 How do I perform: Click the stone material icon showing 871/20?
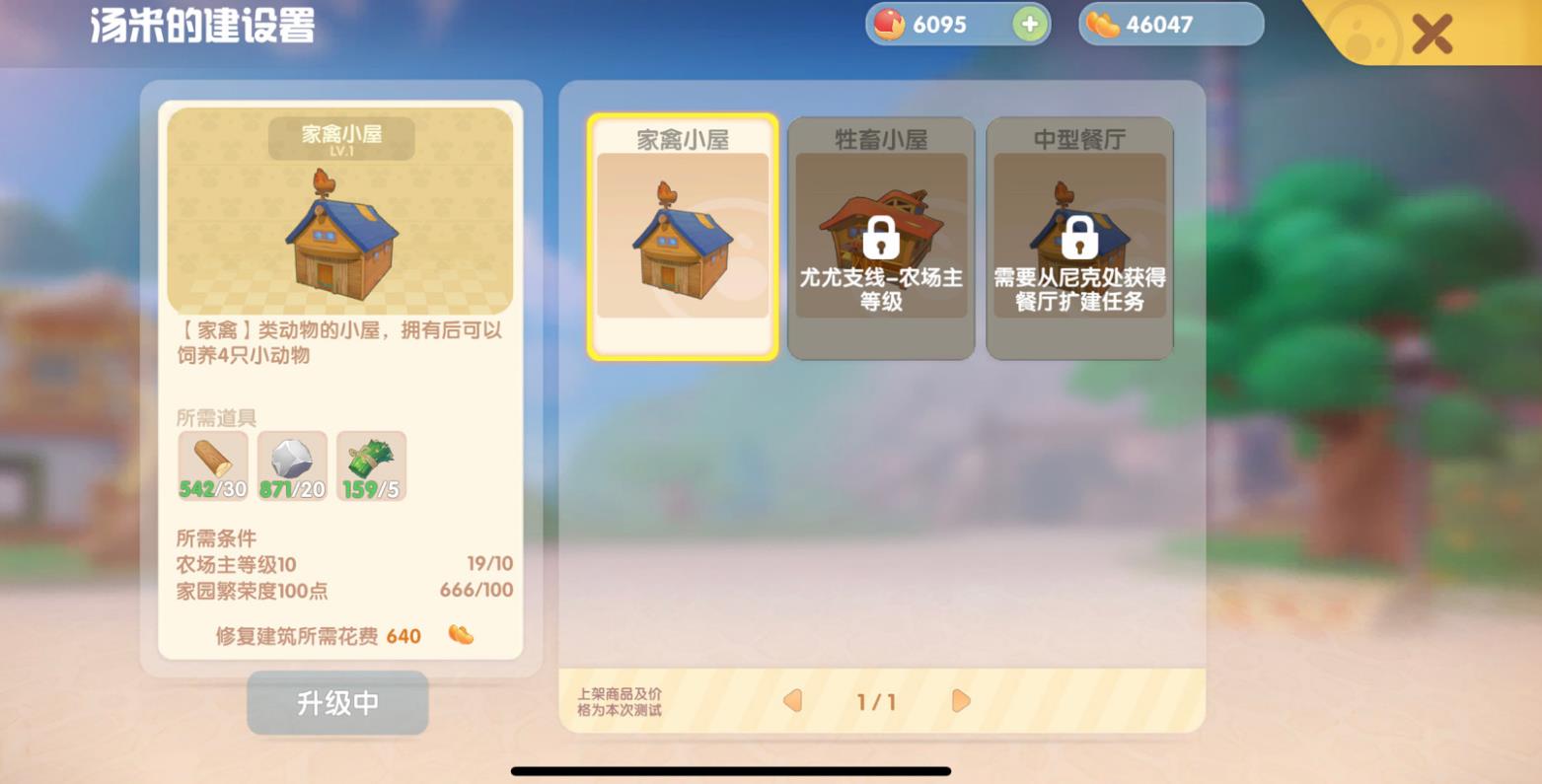point(291,465)
